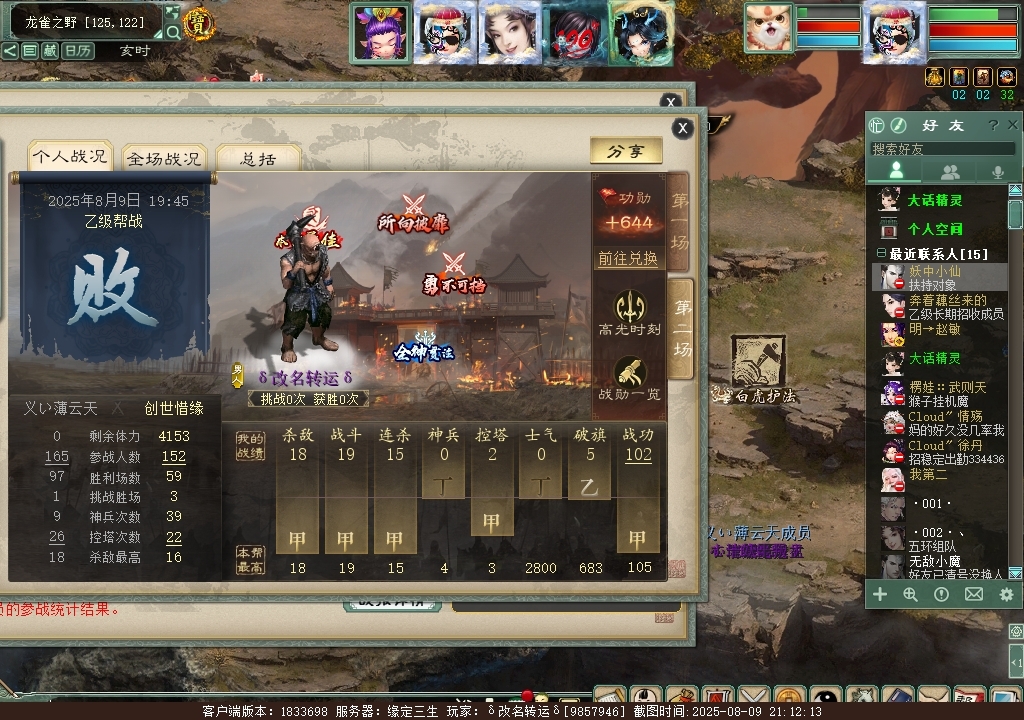Open 大话精灵 at top of friend list
This screenshot has width=1024, height=720.
[934, 201]
